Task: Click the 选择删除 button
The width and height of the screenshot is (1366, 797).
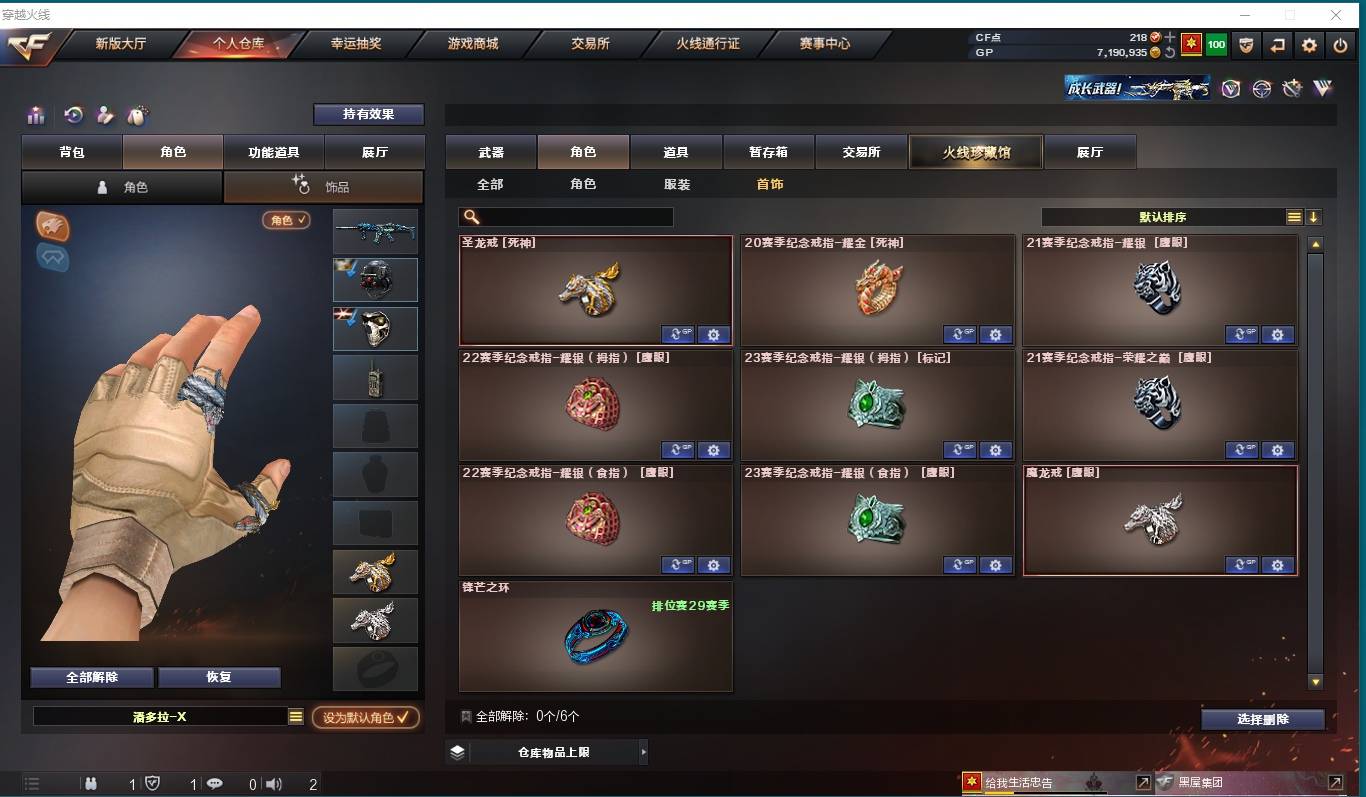Action: pyautogui.click(x=1262, y=719)
